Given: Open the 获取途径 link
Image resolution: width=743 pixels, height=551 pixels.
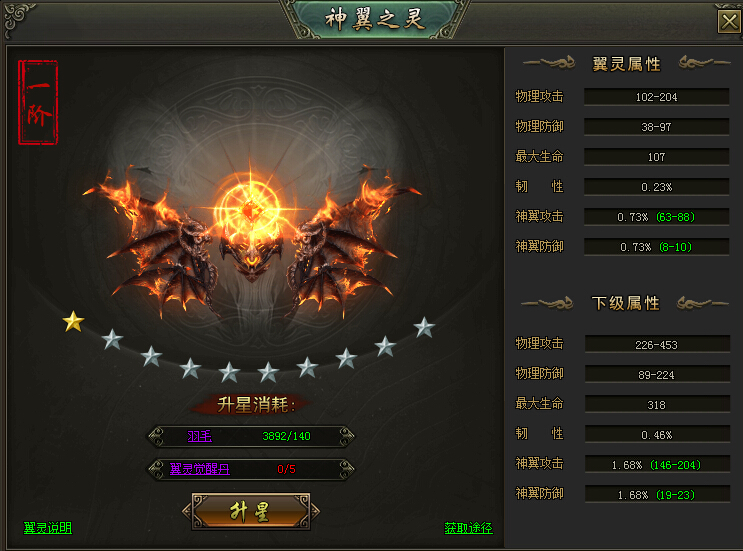Looking at the screenshot, I should coord(468,528).
